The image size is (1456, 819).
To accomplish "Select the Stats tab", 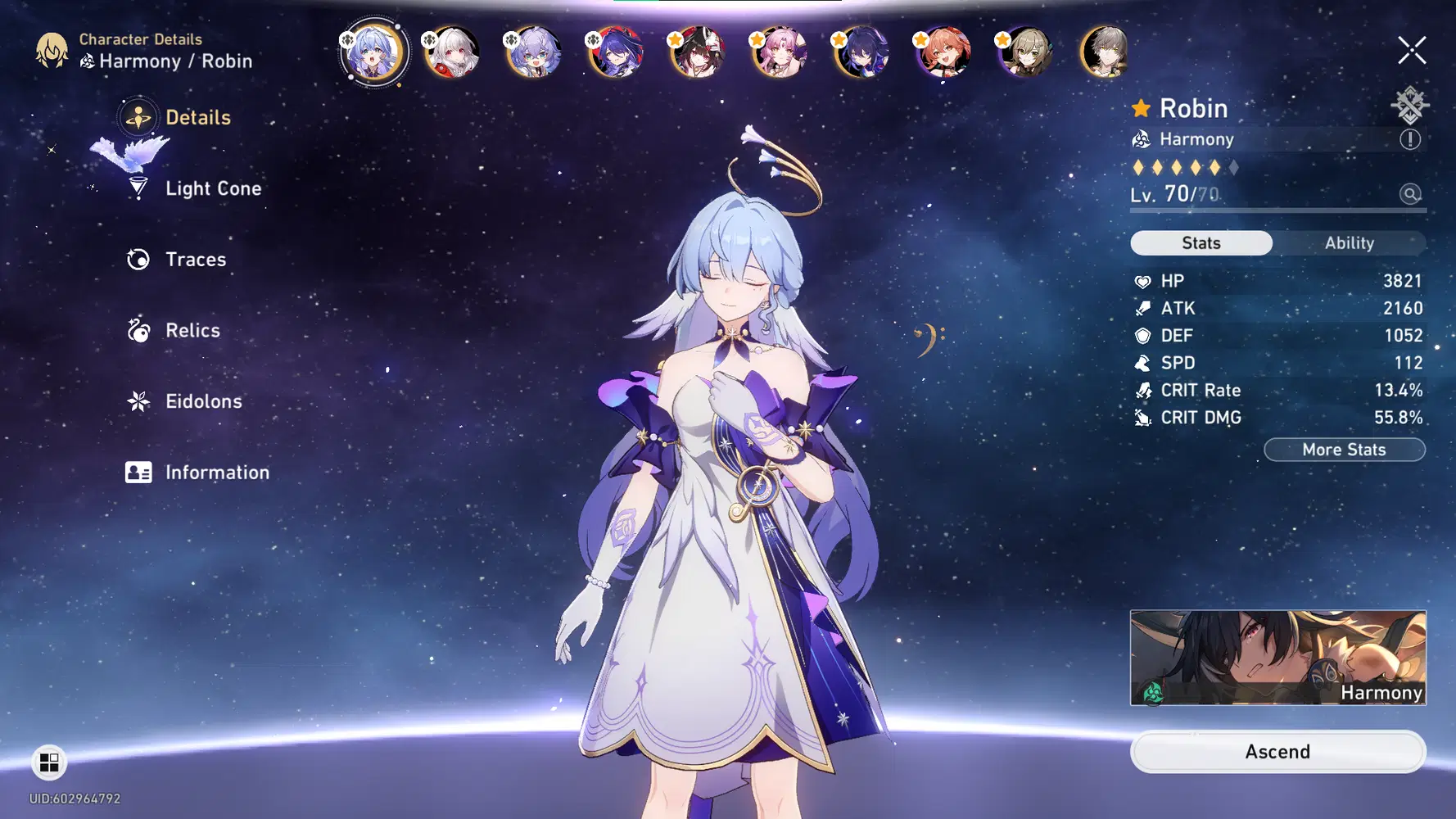I will (1201, 242).
